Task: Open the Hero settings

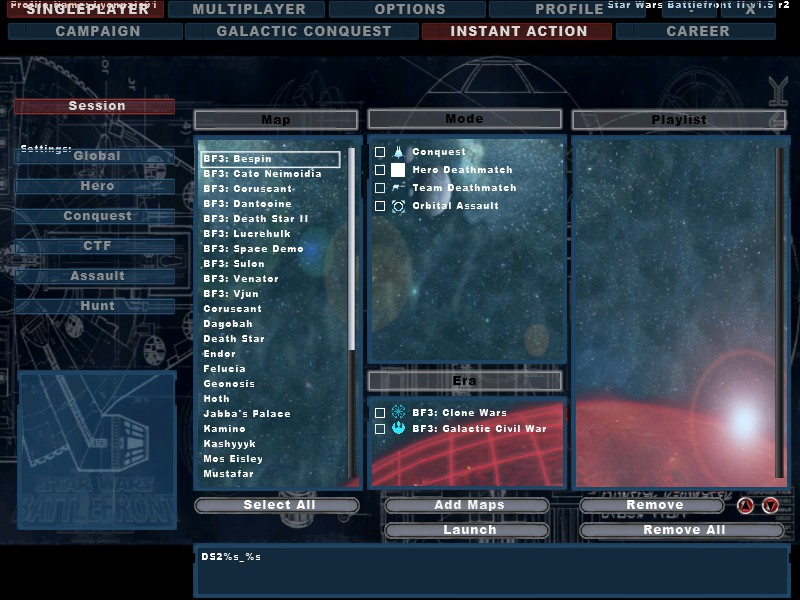Action: (96, 186)
